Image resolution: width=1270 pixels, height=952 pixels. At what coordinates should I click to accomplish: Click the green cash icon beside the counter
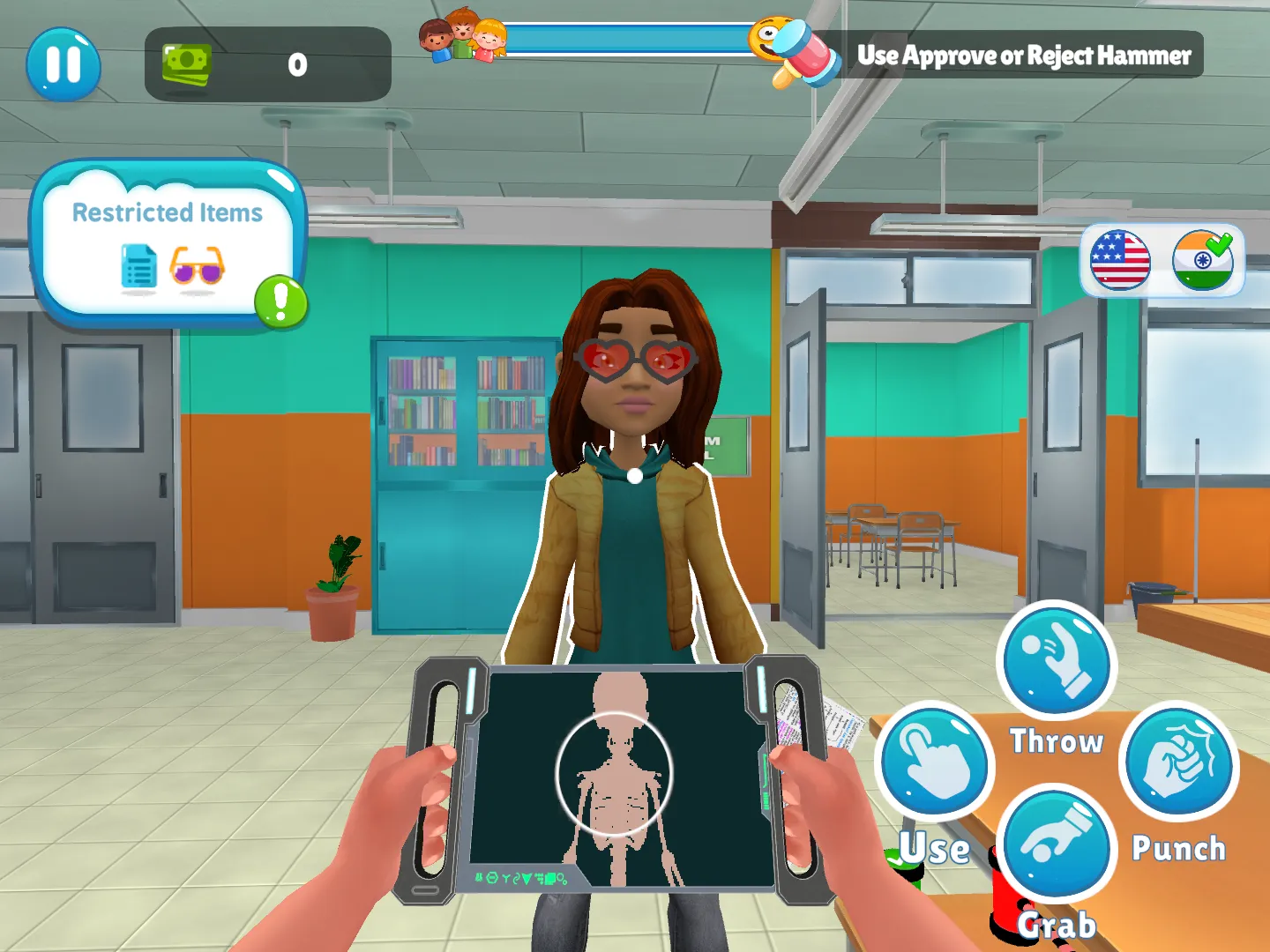pyautogui.click(x=186, y=64)
